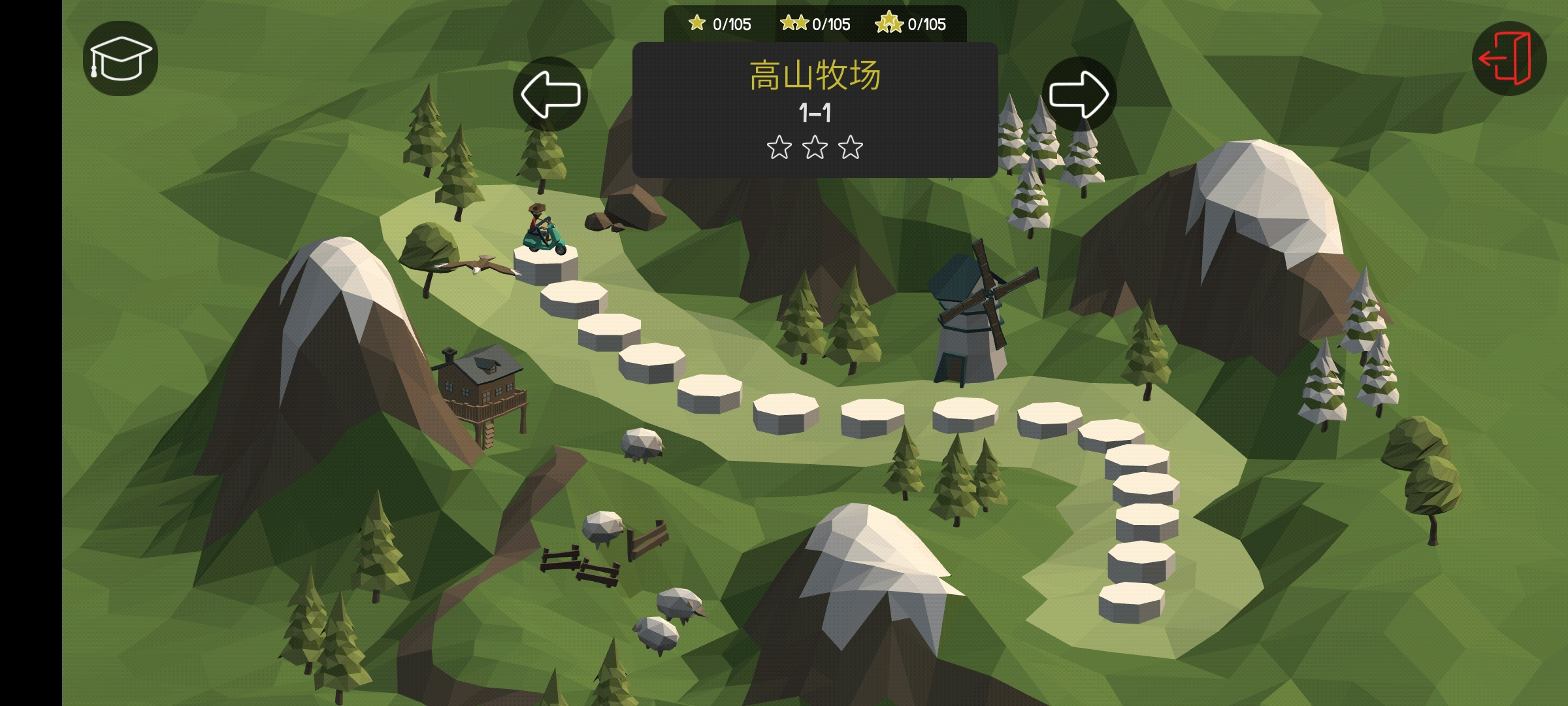Start level 1-1 from the 高山牧场 panel
Image resolution: width=1568 pixels, height=706 pixels.
tap(815, 110)
